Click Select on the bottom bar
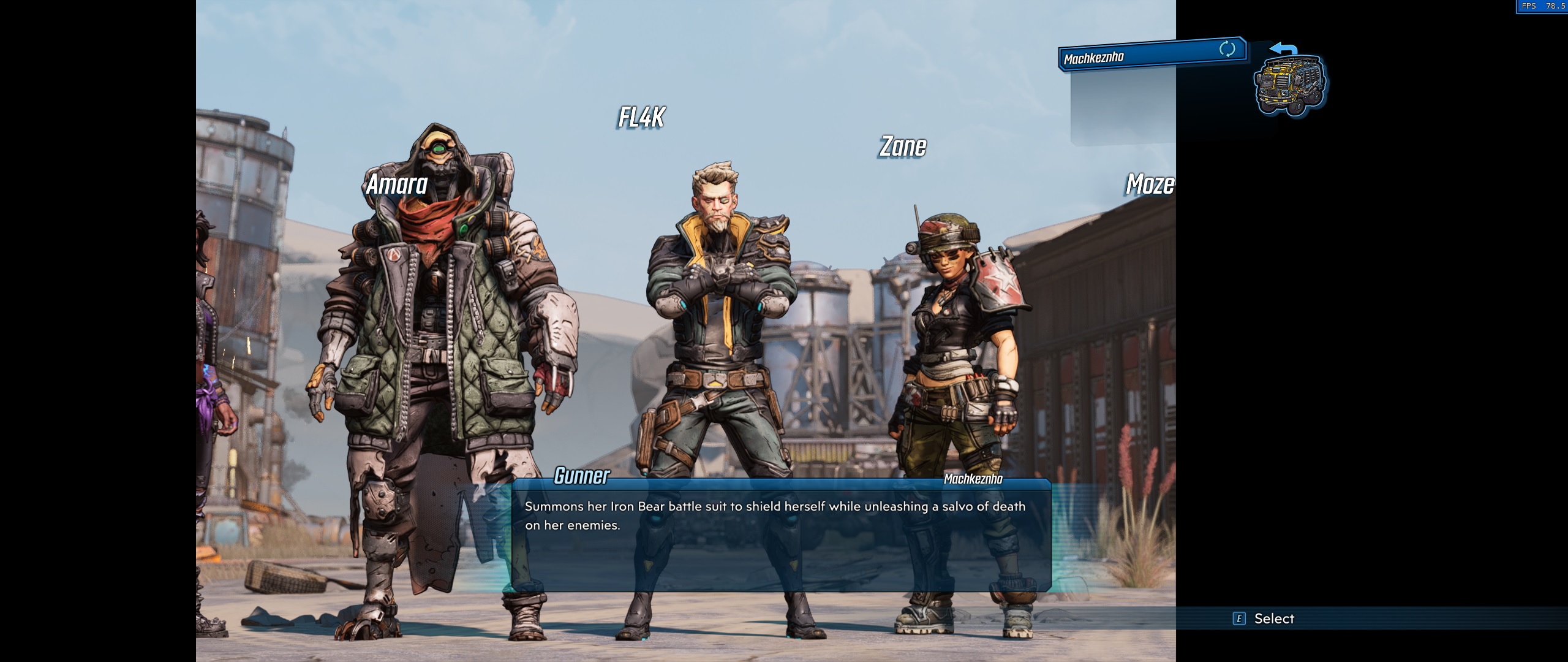This screenshot has height=662, width=1568. pyautogui.click(x=1274, y=619)
